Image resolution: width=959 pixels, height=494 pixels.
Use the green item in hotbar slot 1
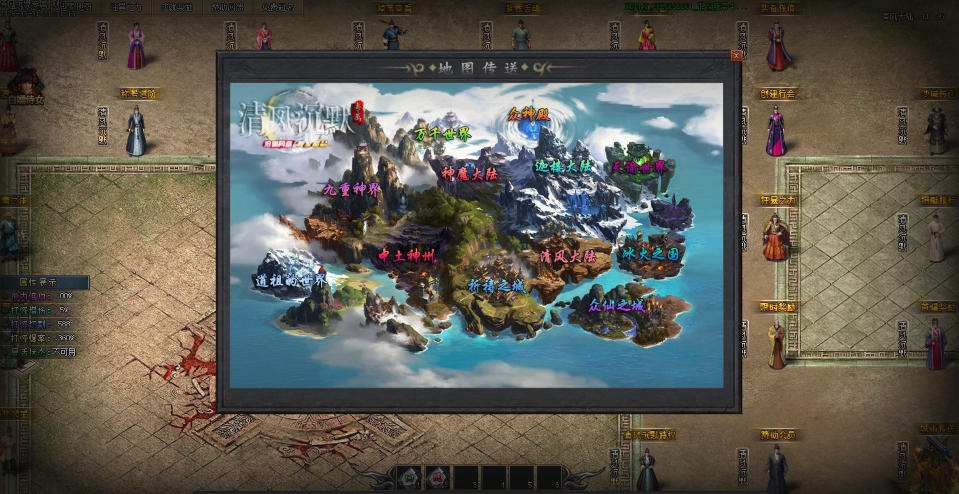click(x=410, y=479)
